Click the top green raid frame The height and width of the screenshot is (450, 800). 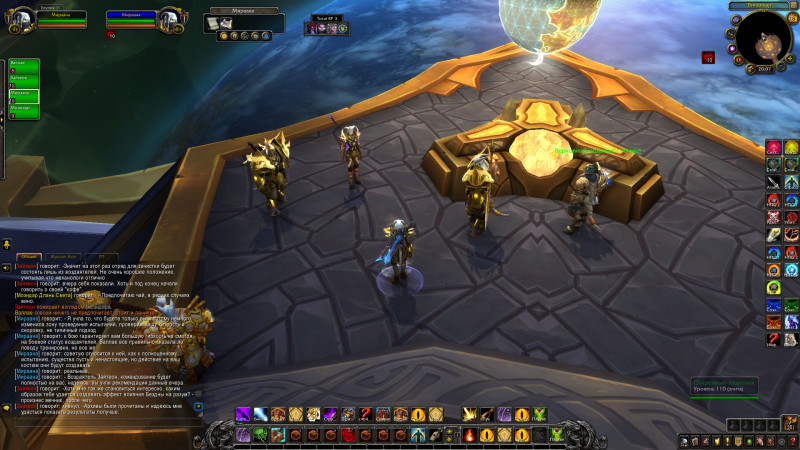pyautogui.click(x=24, y=66)
